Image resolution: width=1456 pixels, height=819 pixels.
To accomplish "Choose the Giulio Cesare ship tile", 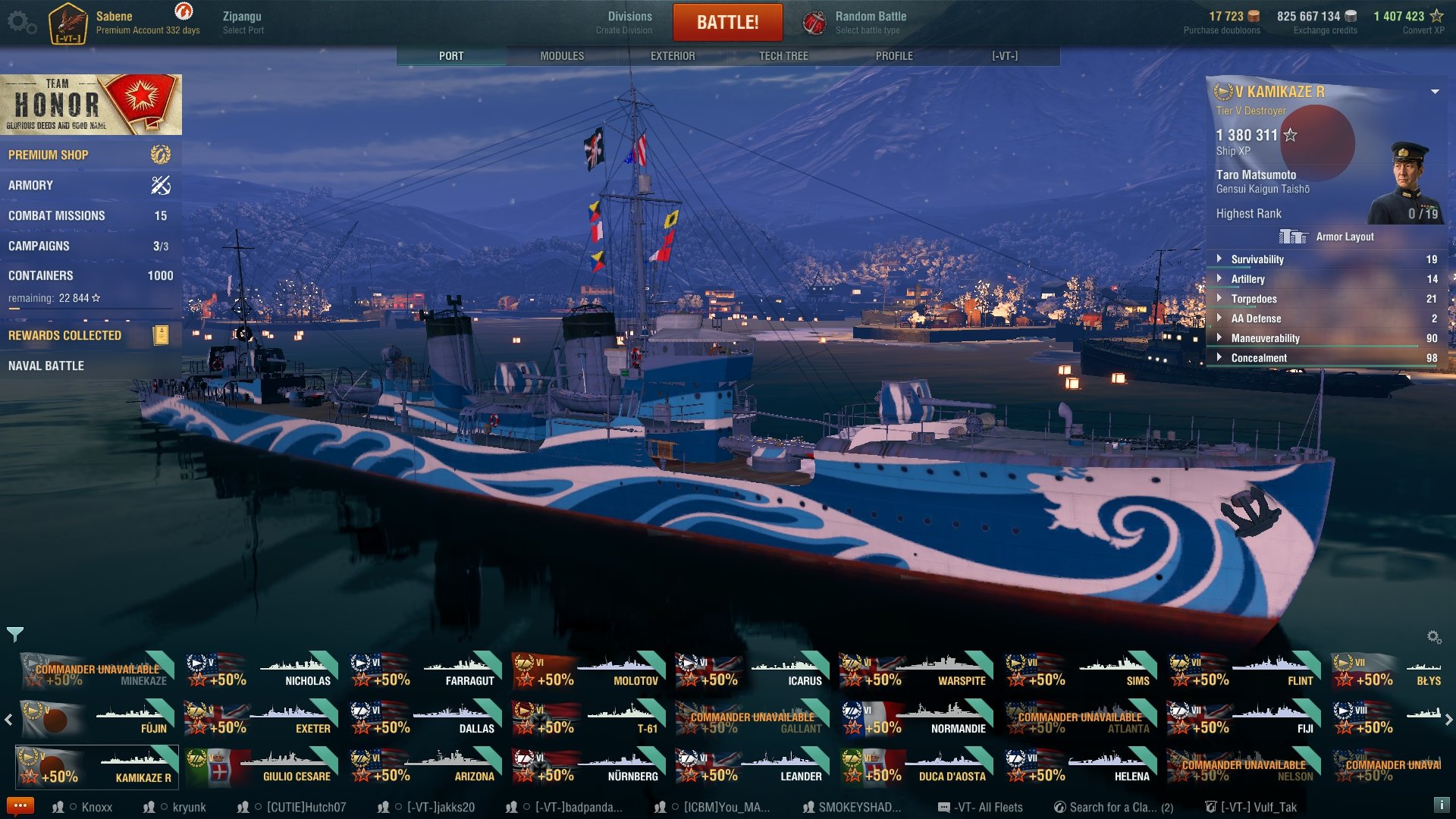I will click(261, 766).
